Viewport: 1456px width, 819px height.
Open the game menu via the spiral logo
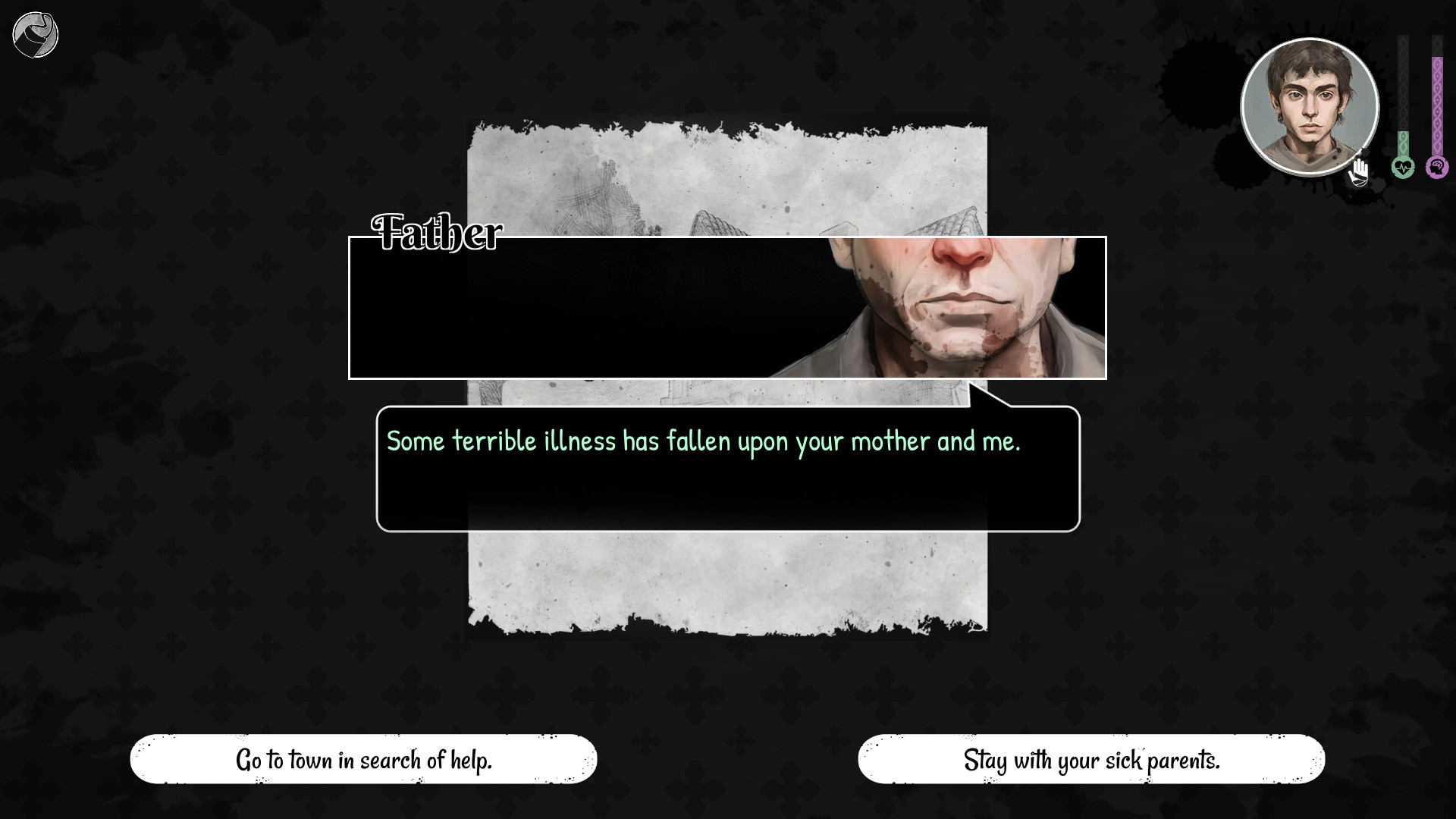click(x=35, y=34)
